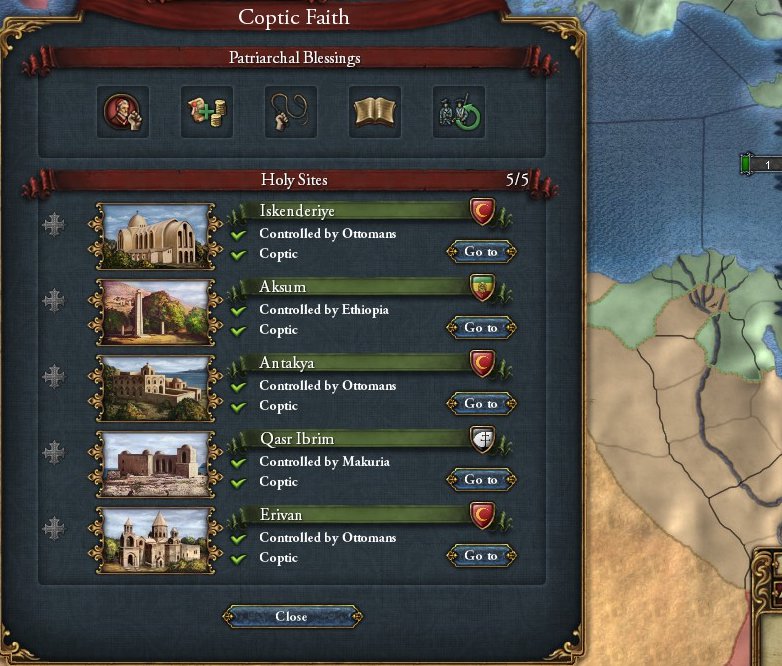The width and height of the screenshot is (782, 666).
Task: Select the open book blessing
Action: [x=375, y=112]
